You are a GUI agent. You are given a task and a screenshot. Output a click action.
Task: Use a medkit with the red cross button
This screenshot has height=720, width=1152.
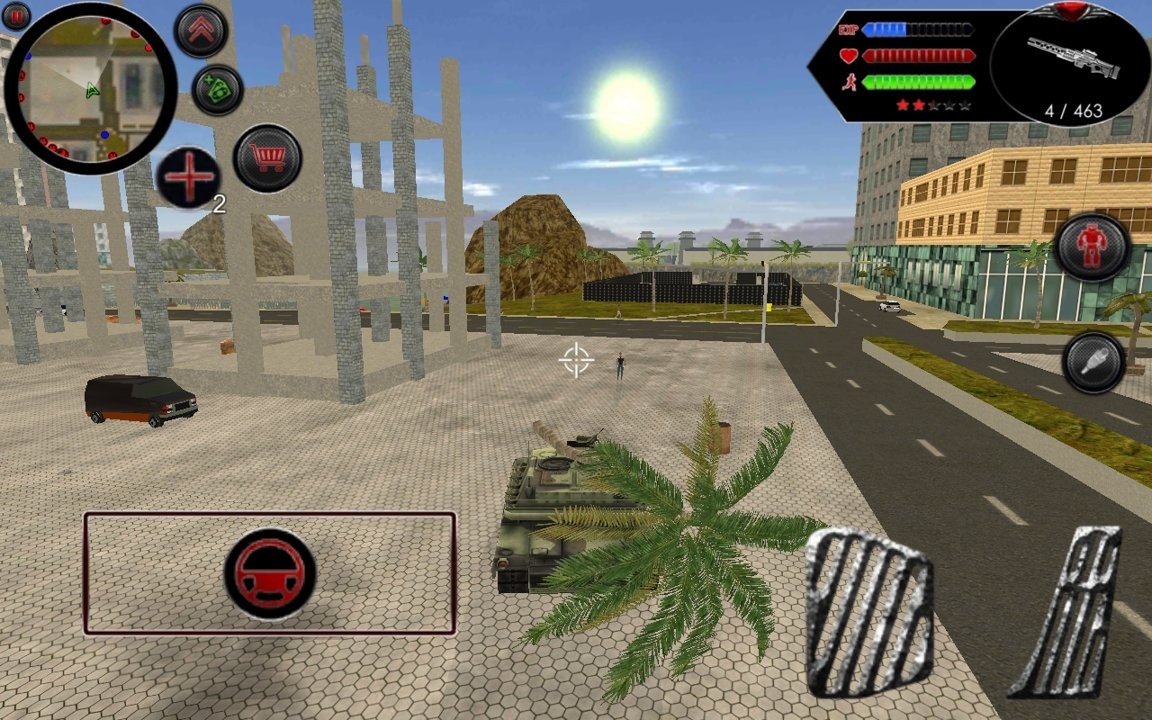click(188, 178)
